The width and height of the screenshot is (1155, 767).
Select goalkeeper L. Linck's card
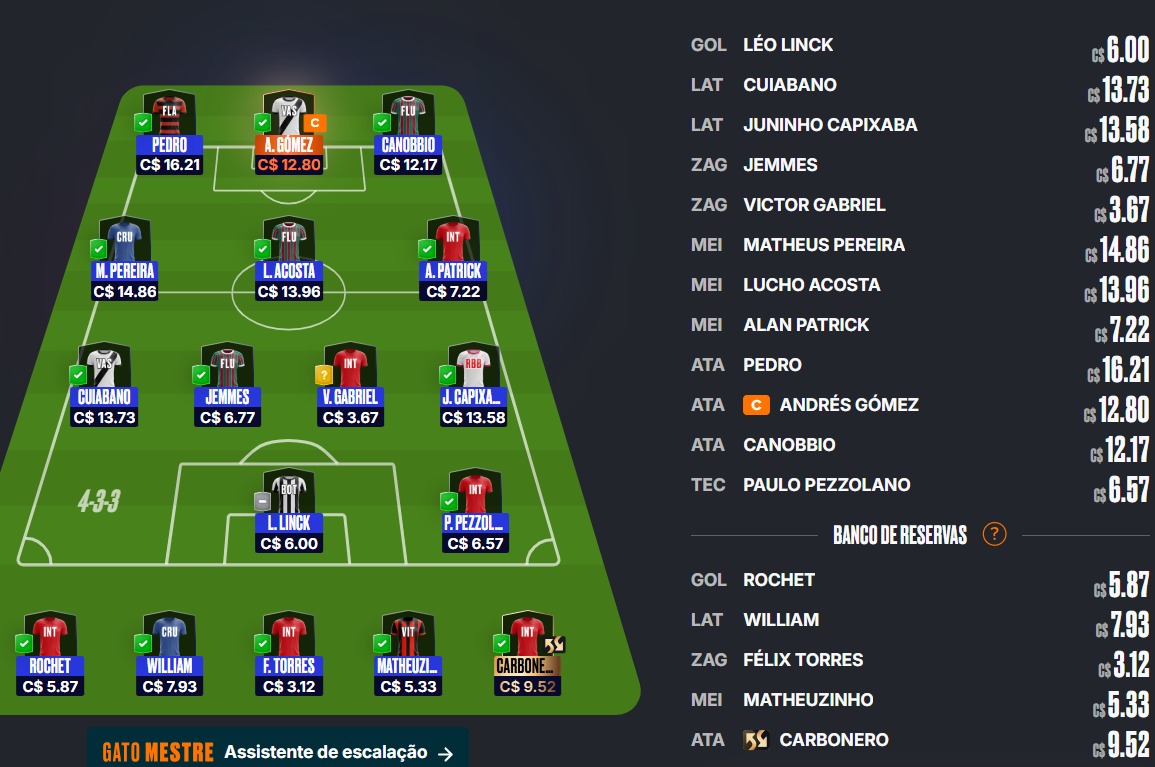tap(289, 512)
